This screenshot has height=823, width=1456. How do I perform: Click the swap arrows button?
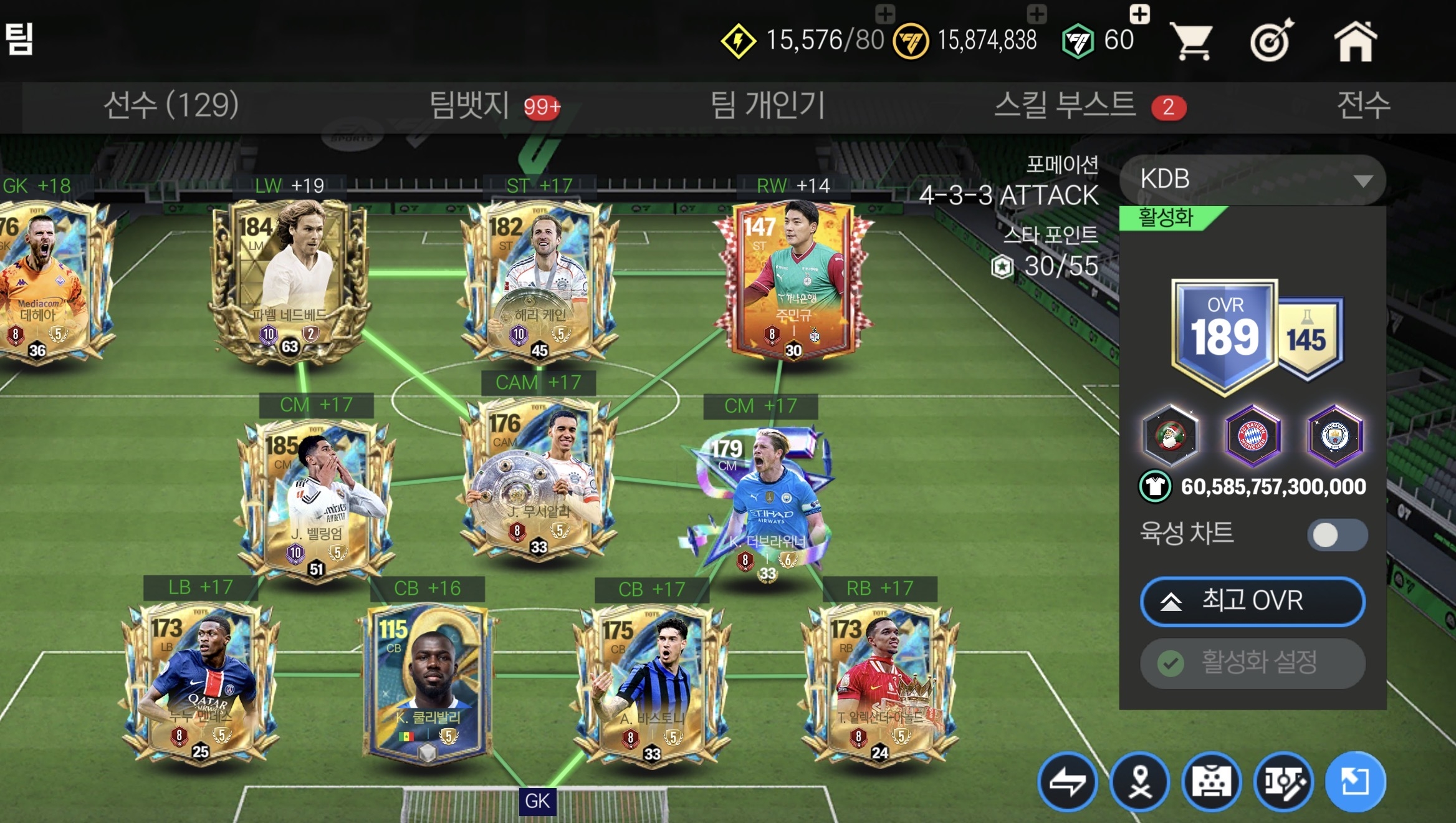[x=1067, y=782]
